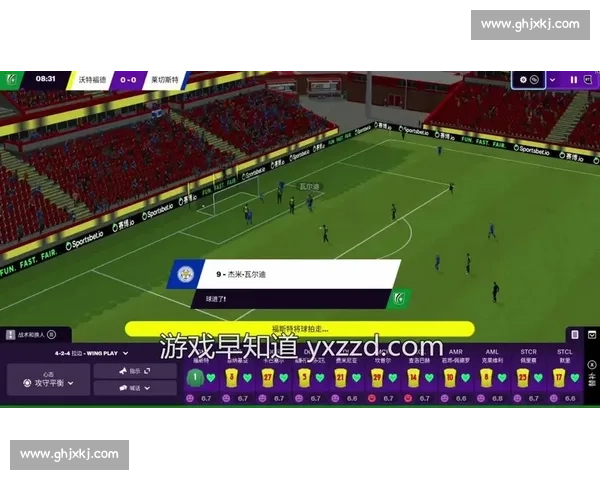Pause the match
The height and width of the screenshot is (480, 600).
pos(573,79)
